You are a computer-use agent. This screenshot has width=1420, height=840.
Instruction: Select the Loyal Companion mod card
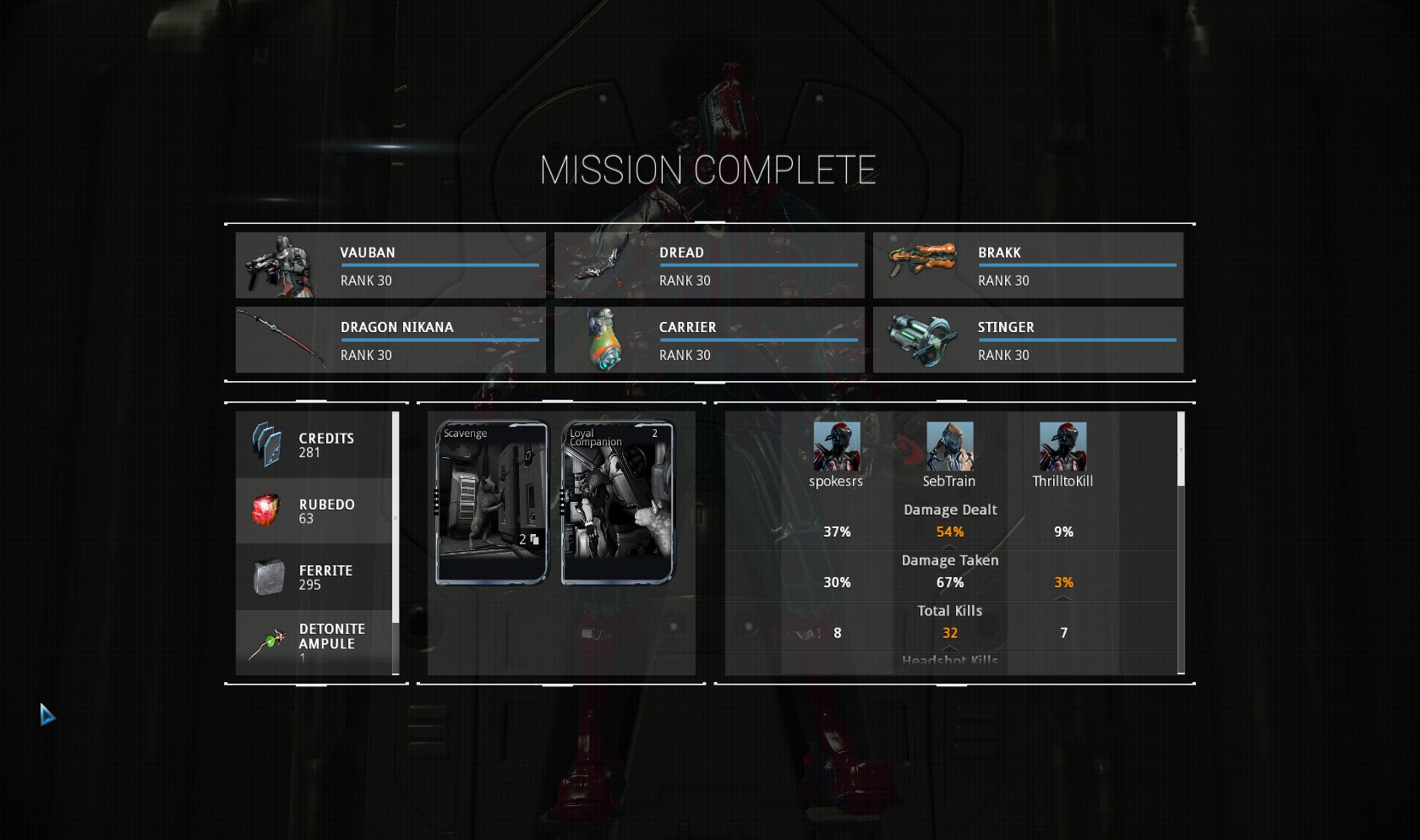[618, 502]
